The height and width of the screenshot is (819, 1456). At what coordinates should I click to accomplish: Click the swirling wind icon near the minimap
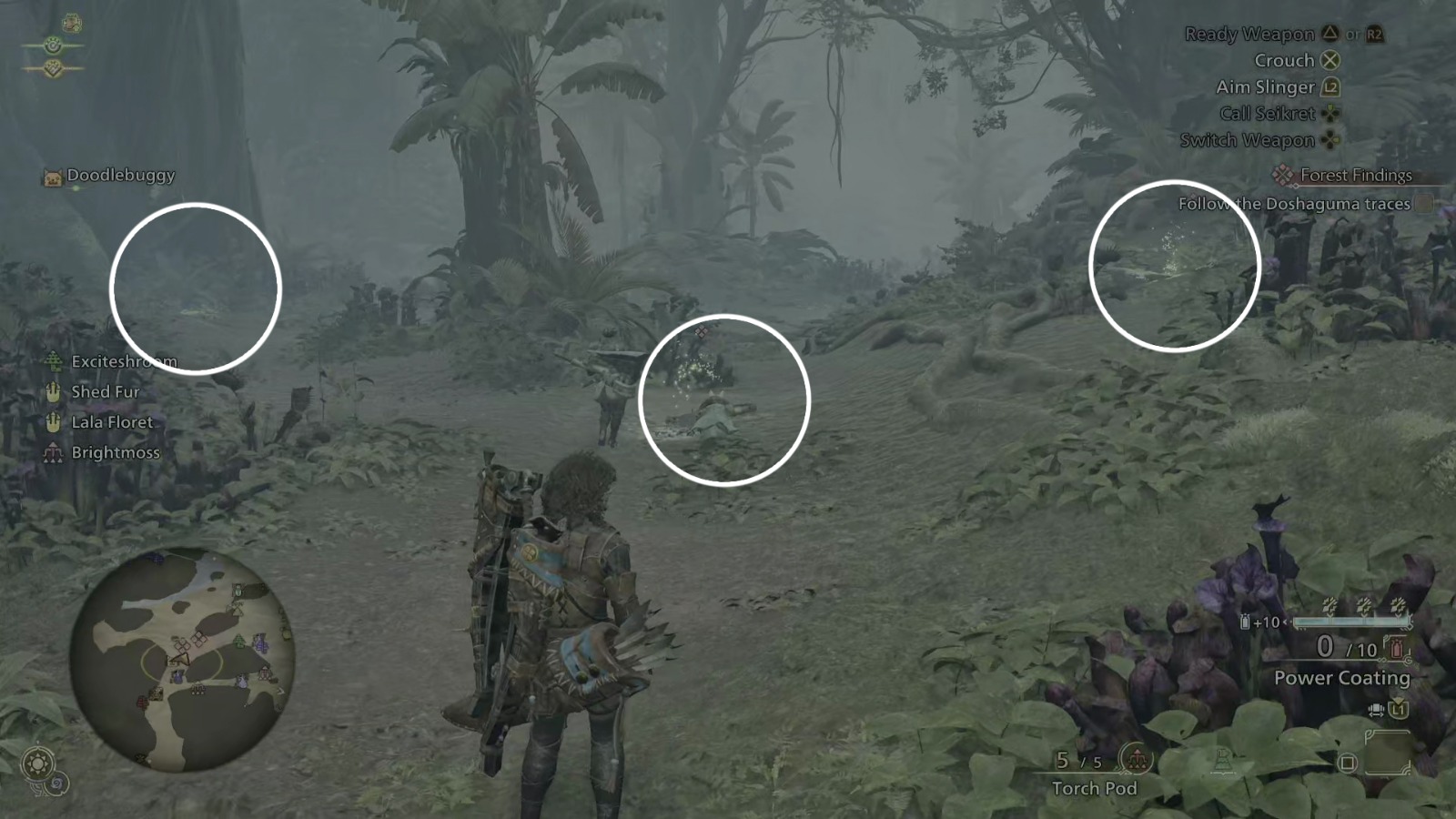coord(56,784)
